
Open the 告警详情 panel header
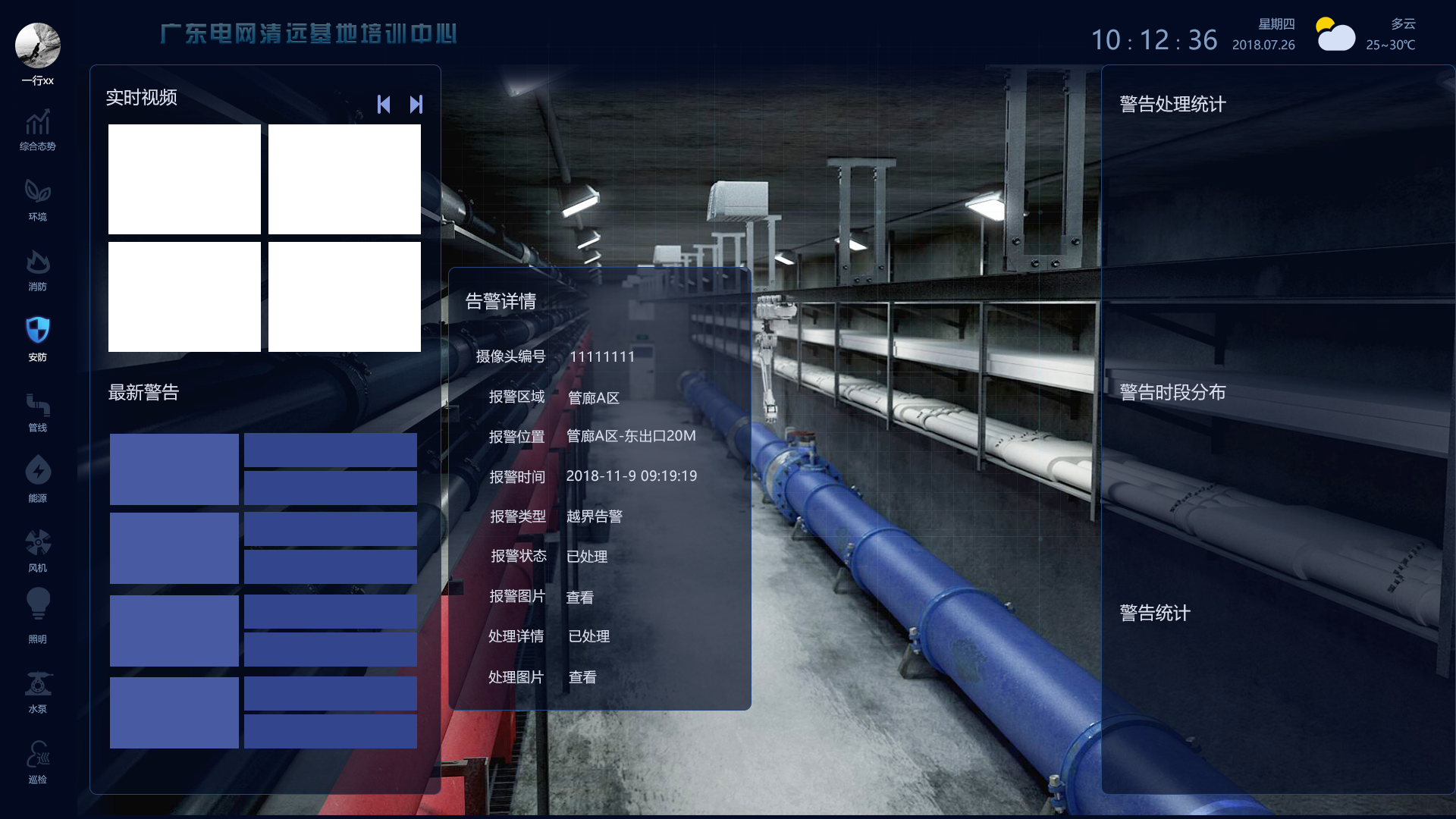[500, 301]
